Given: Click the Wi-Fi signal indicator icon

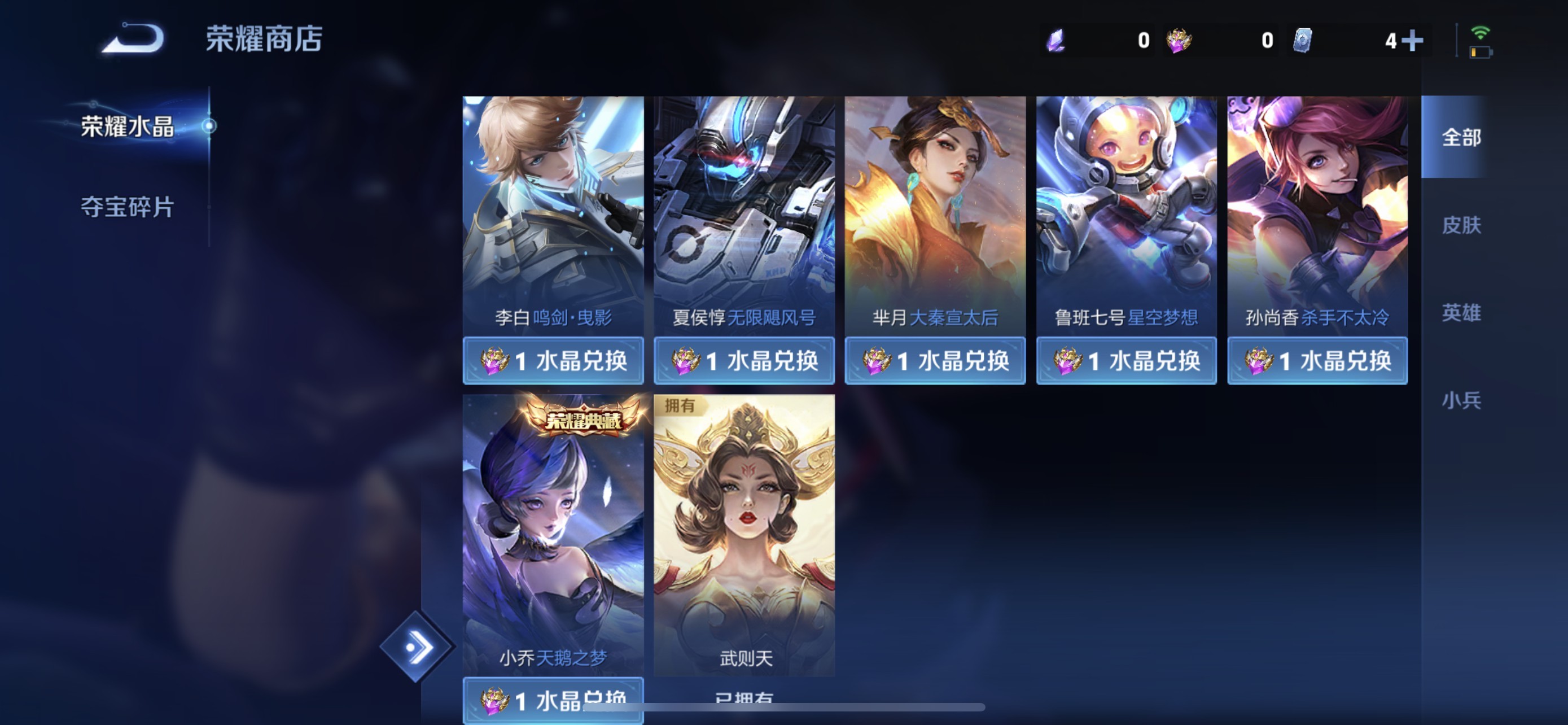Looking at the screenshot, I should point(1482,33).
